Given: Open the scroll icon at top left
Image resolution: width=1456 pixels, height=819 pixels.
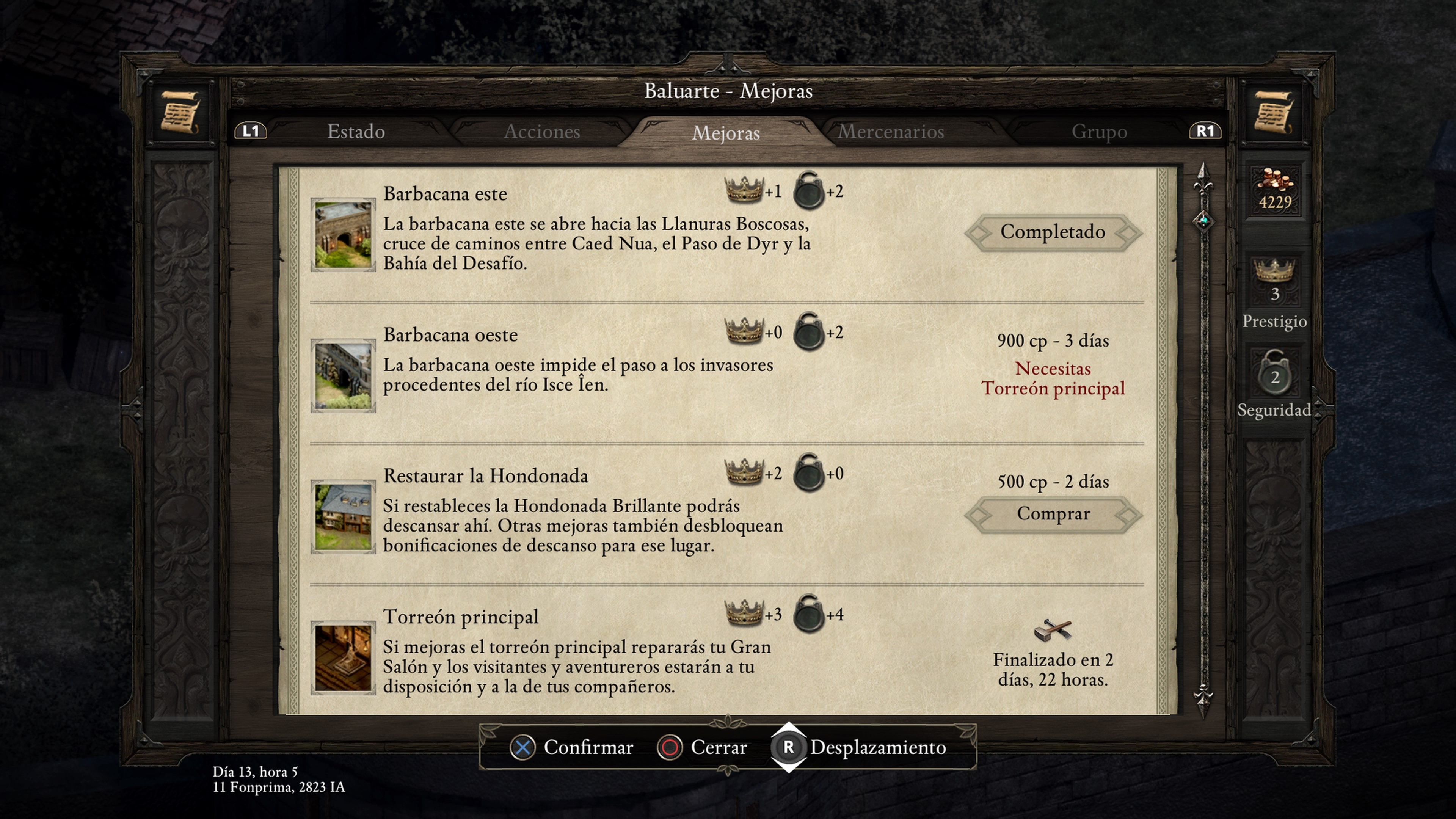Looking at the screenshot, I should click(x=180, y=112).
